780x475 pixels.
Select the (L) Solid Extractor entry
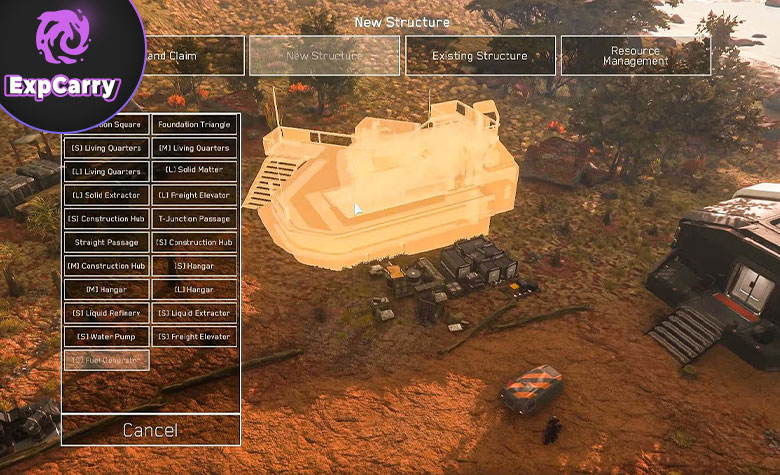tap(106, 195)
